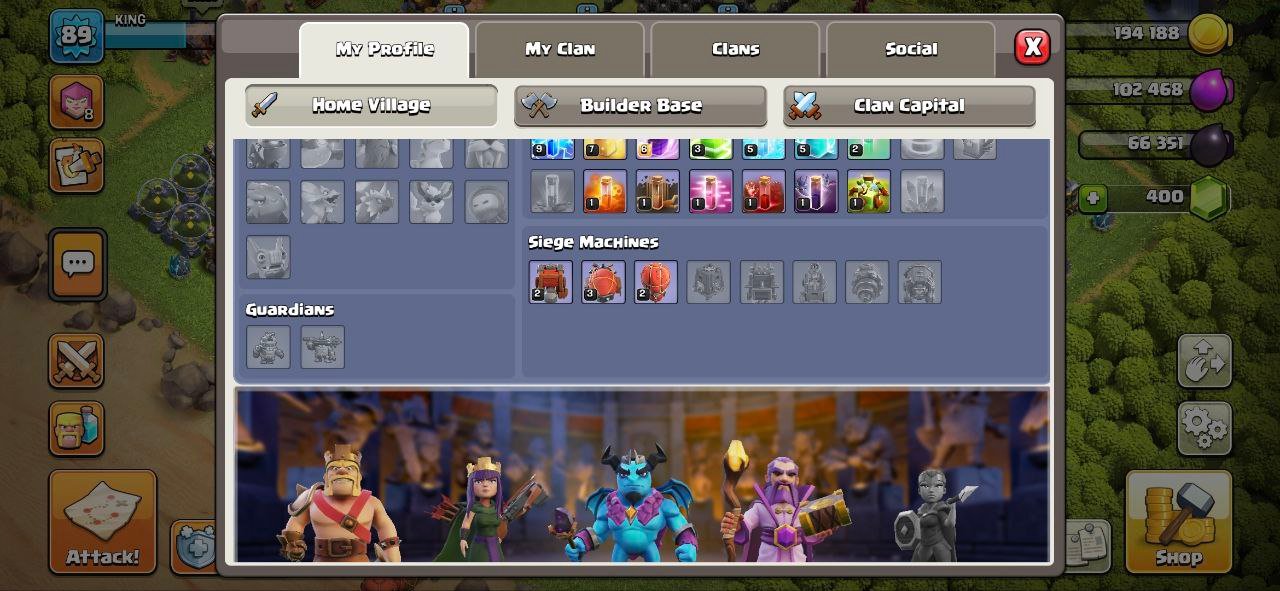Open the army training icon
The image size is (1280, 591).
click(x=76, y=428)
